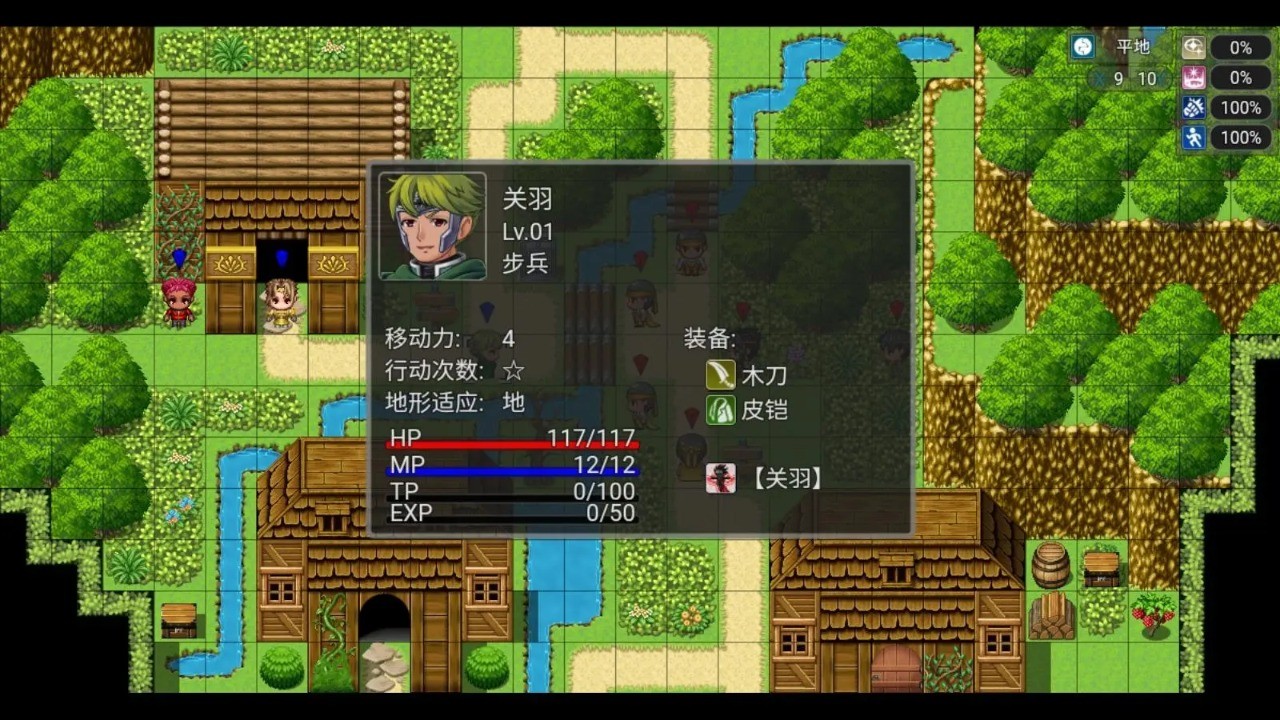The image size is (1280, 720).
Task: Select the 步兵 infantry class label
Action: tap(525, 264)
